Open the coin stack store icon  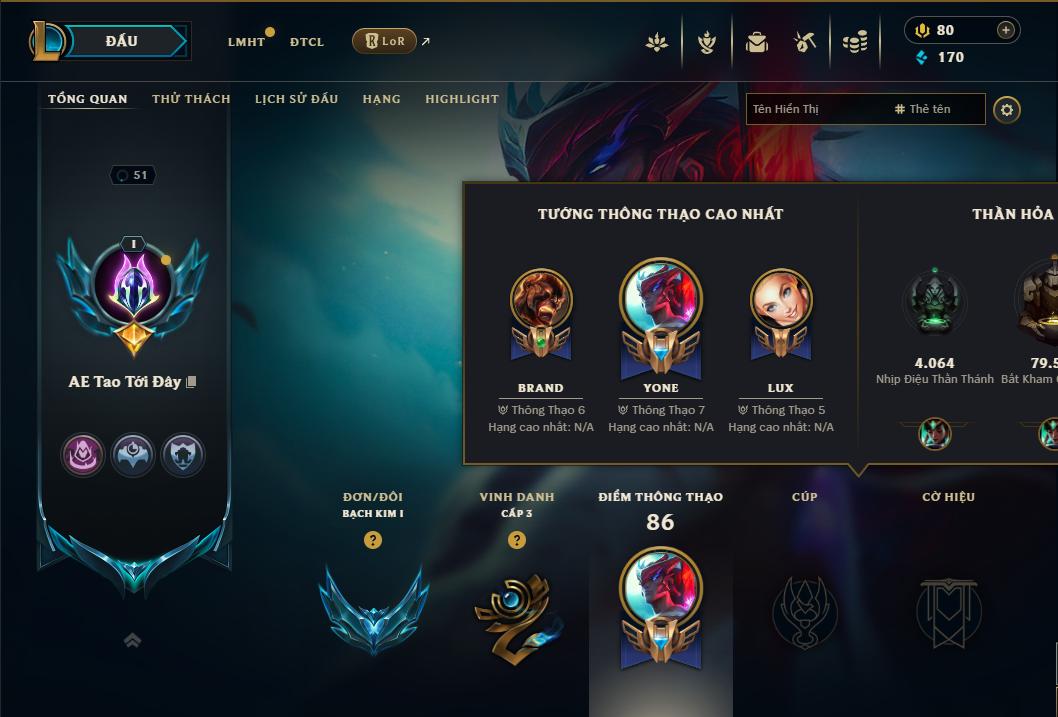[854, 42]
